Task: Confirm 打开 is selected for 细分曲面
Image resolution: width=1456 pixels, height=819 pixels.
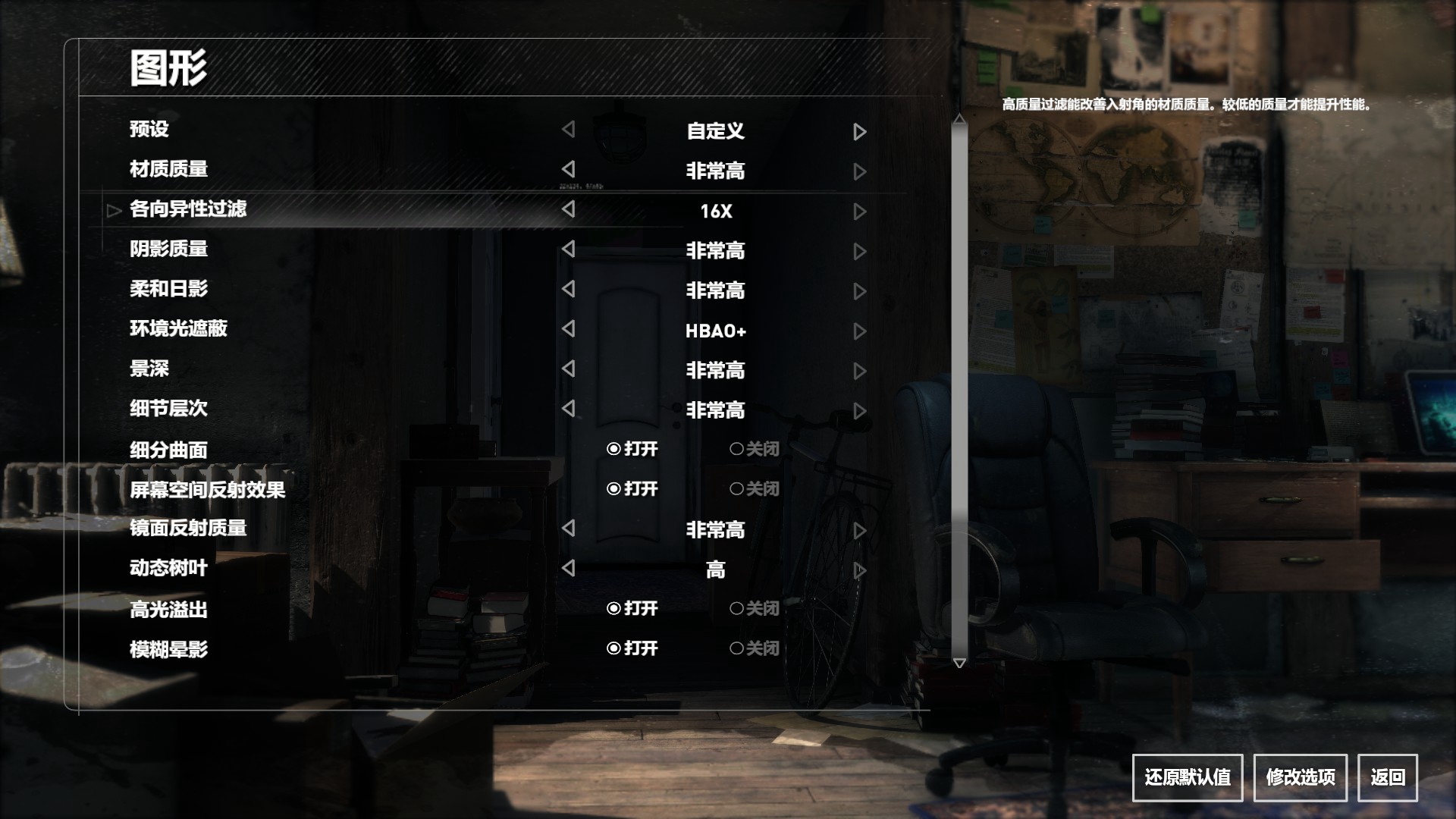Action: 633,449
